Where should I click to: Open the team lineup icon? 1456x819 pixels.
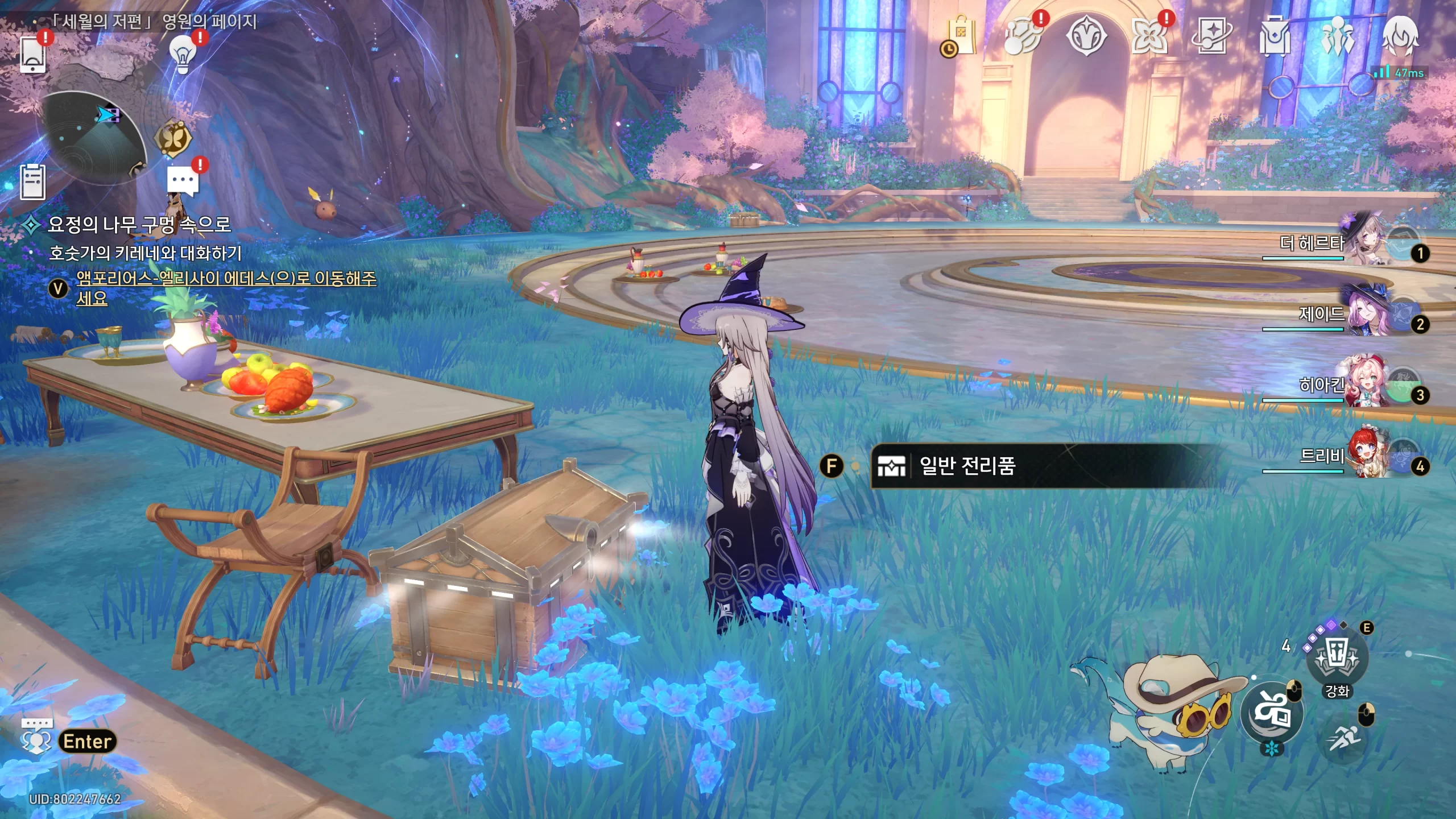[x=1337, y=36]
